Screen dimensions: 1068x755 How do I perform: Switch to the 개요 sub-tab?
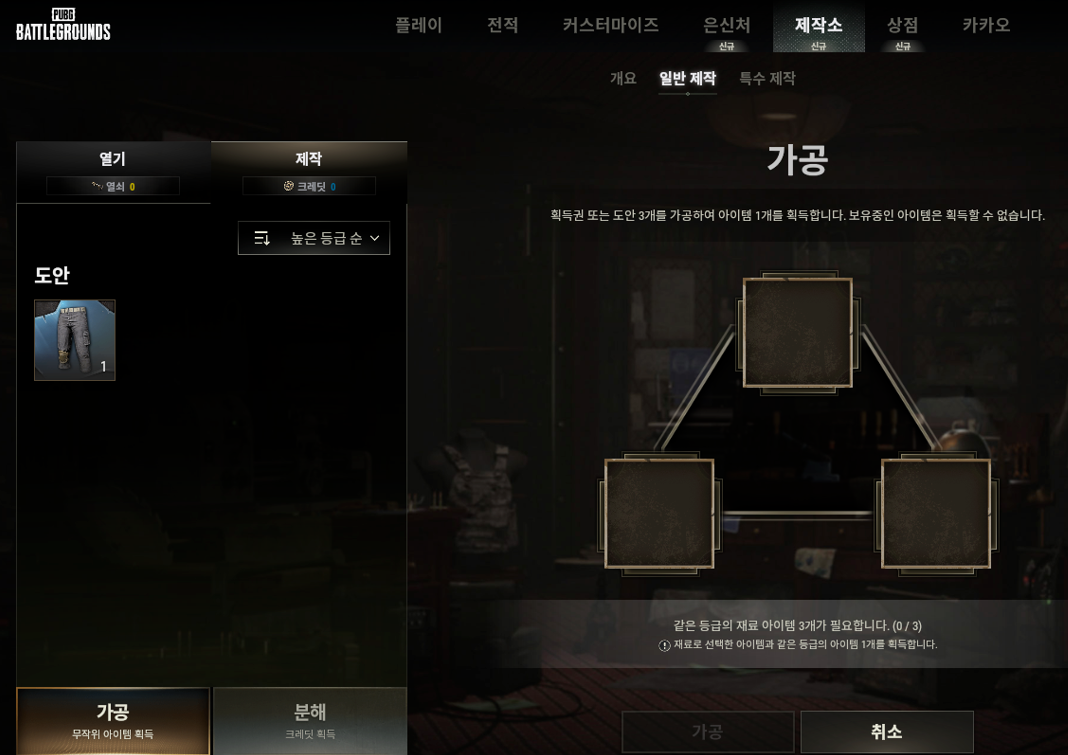click(623, 78)
